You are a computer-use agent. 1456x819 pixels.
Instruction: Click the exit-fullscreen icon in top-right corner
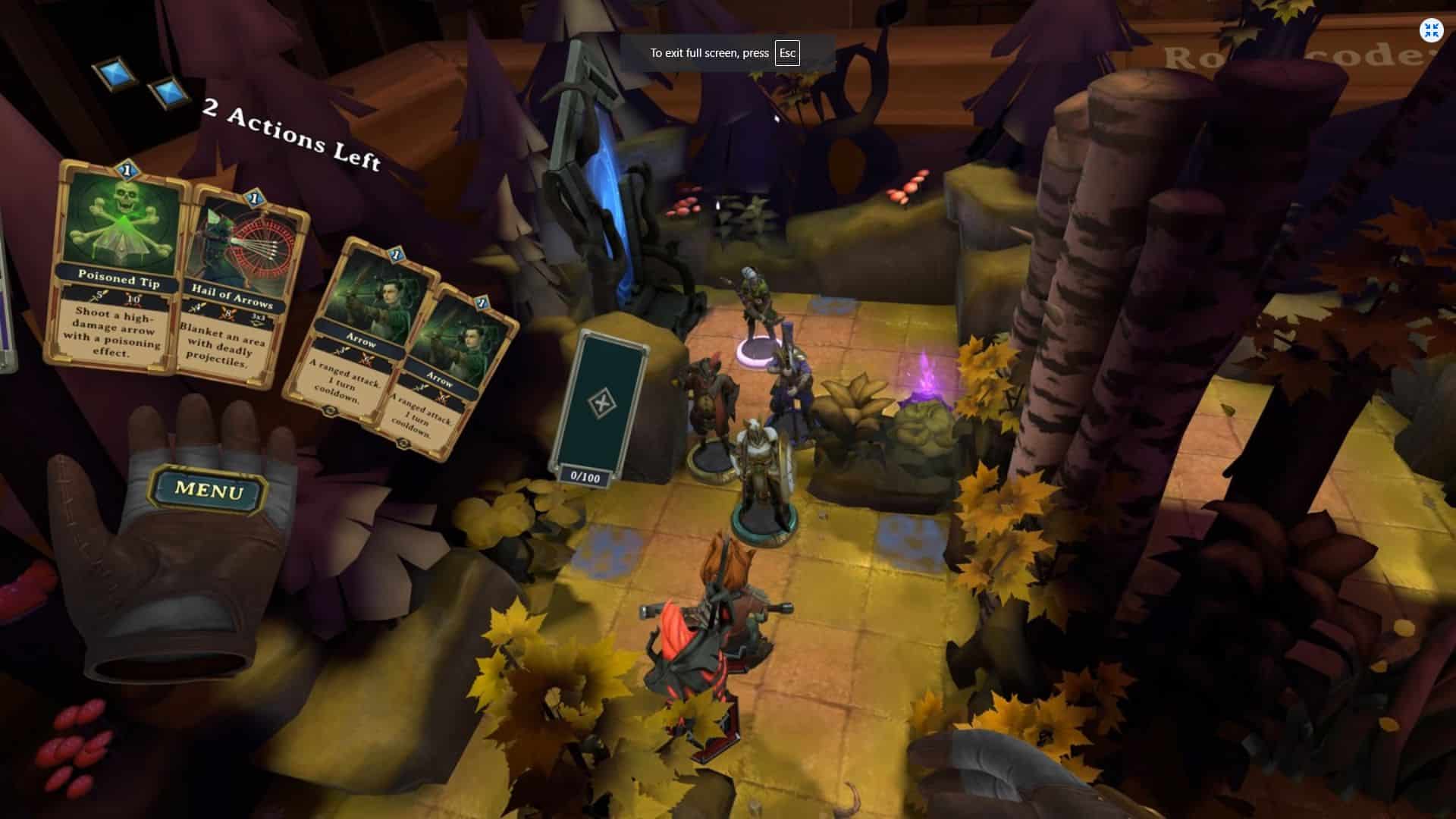[1431, 30]
